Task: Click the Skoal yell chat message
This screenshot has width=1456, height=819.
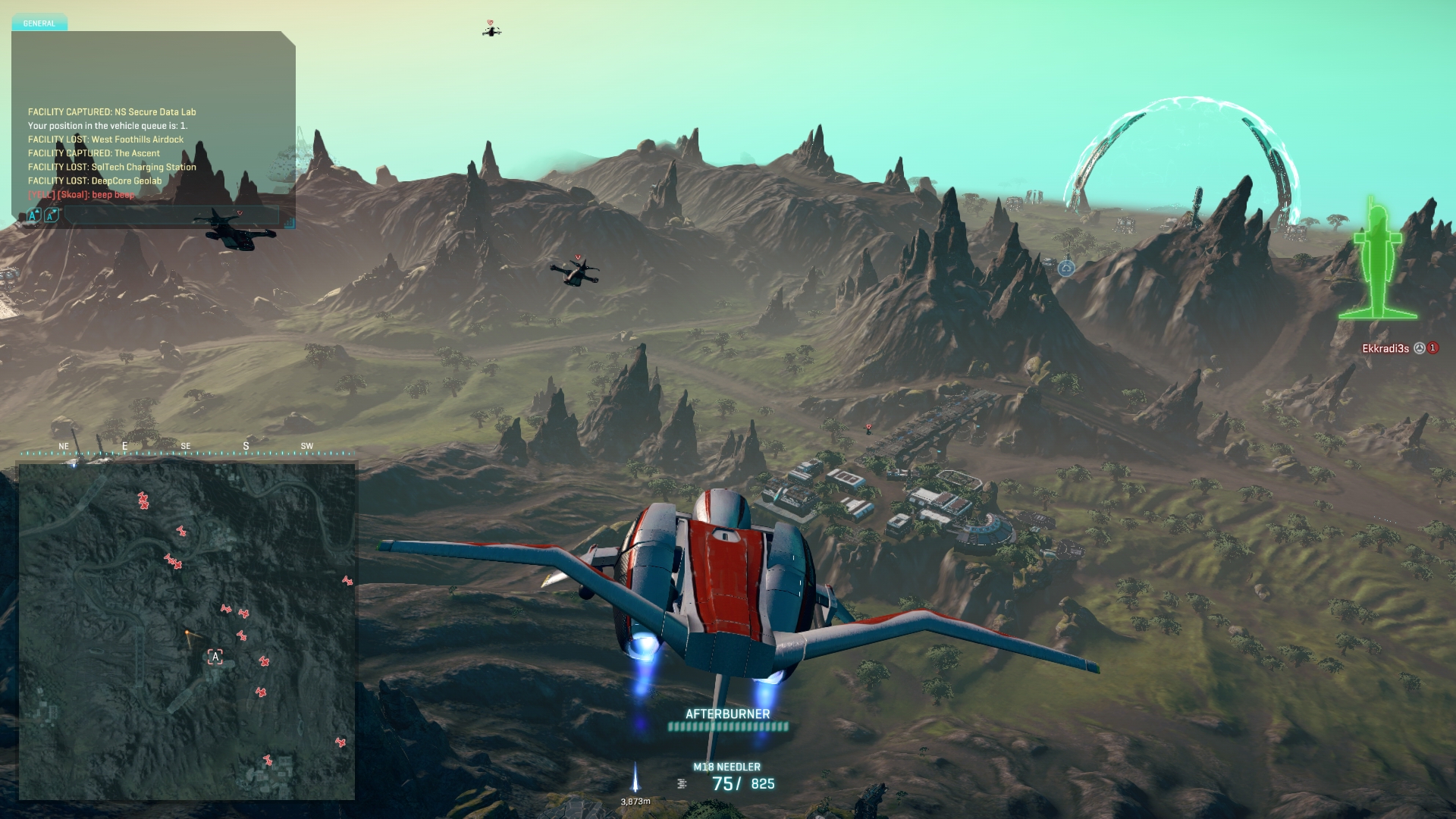Action: 81,195
